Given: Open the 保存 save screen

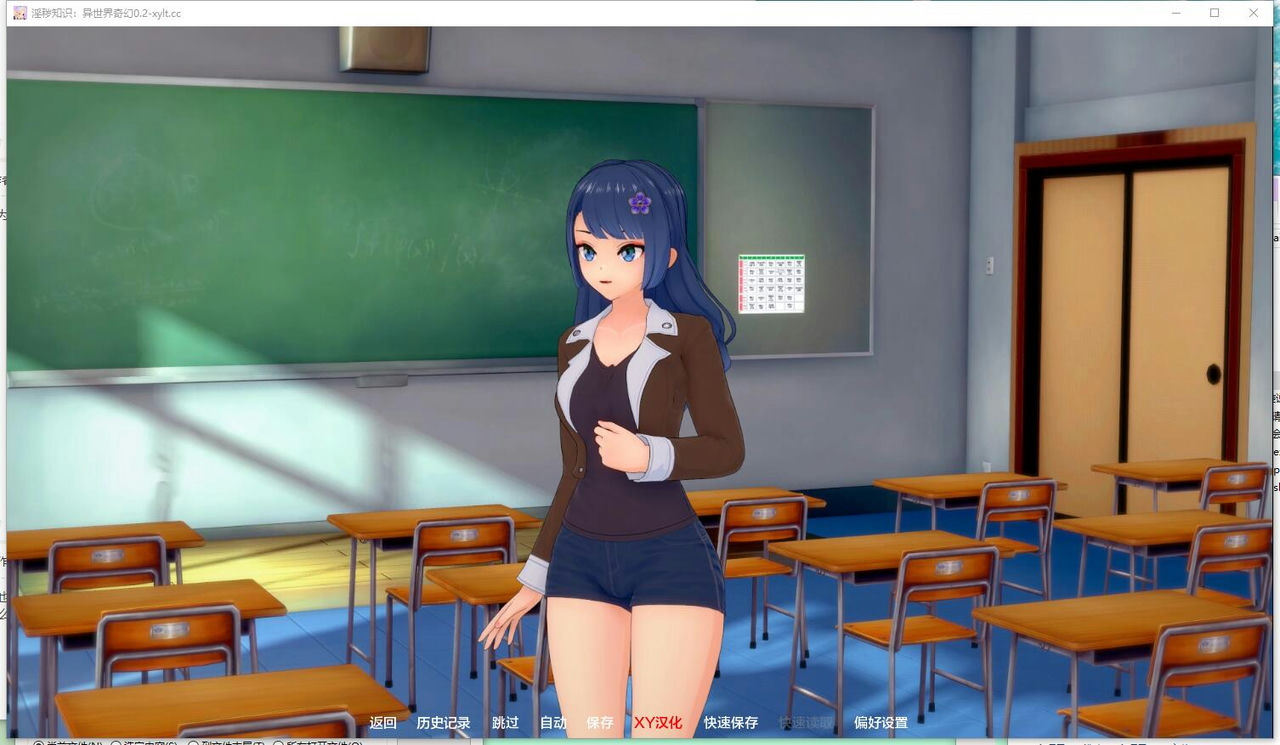Looking at the screenshot, I should 599,722.
